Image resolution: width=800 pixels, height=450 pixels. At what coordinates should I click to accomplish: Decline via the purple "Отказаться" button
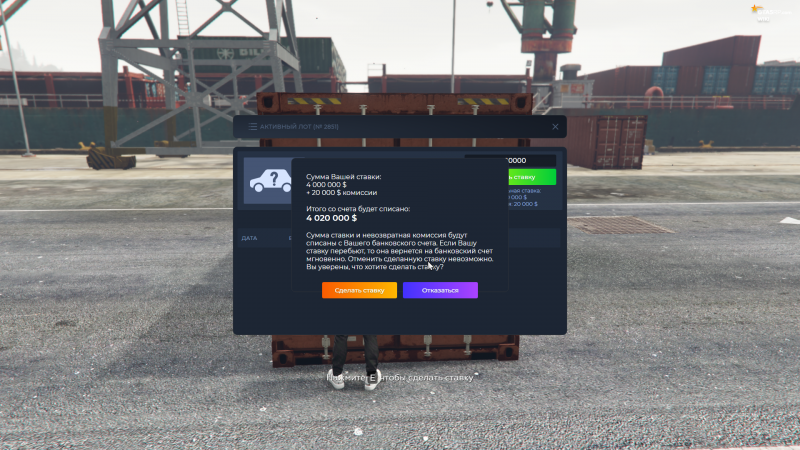tap(440, 290)
